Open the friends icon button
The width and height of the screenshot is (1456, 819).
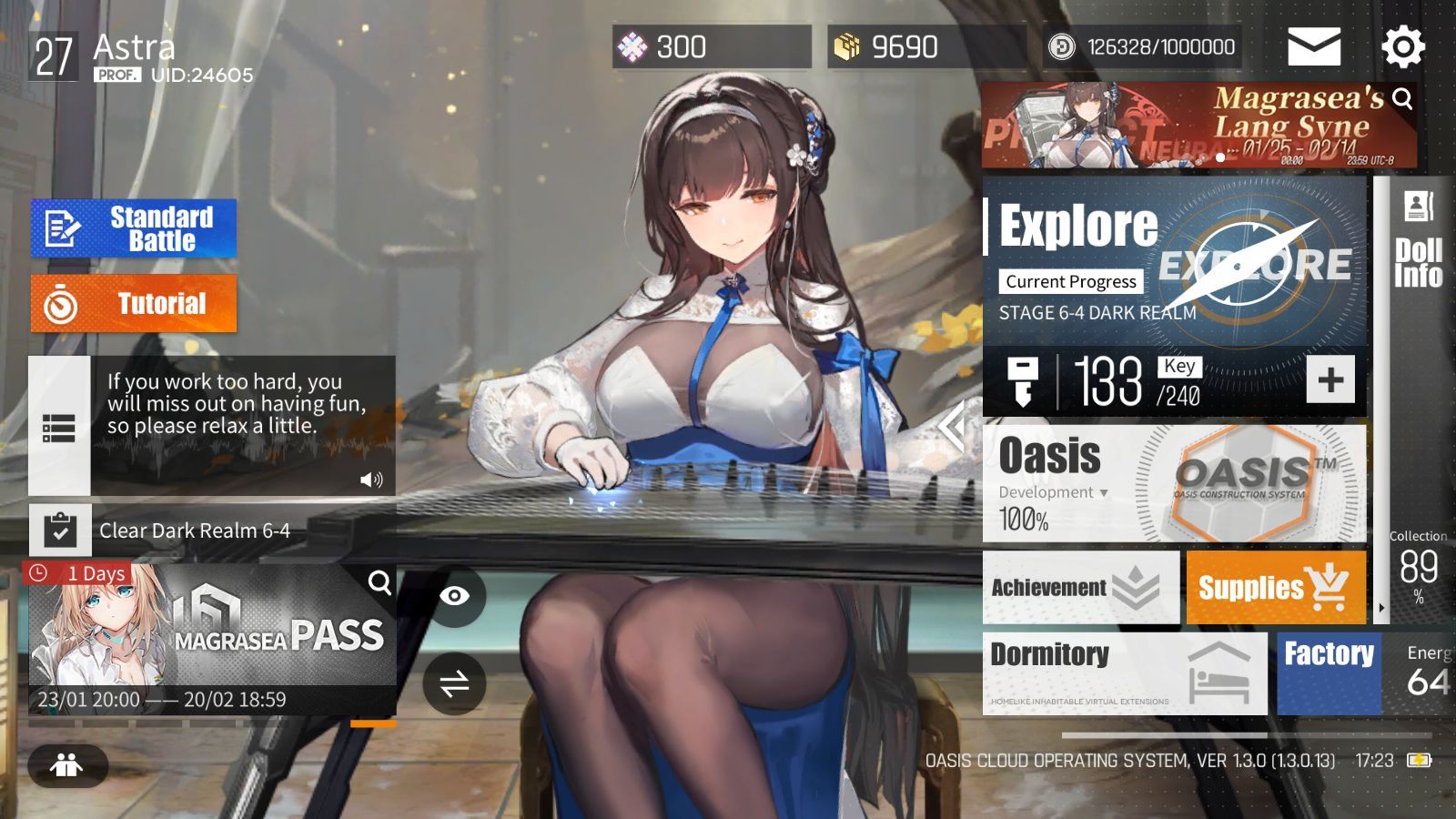[x=67, y=765]
